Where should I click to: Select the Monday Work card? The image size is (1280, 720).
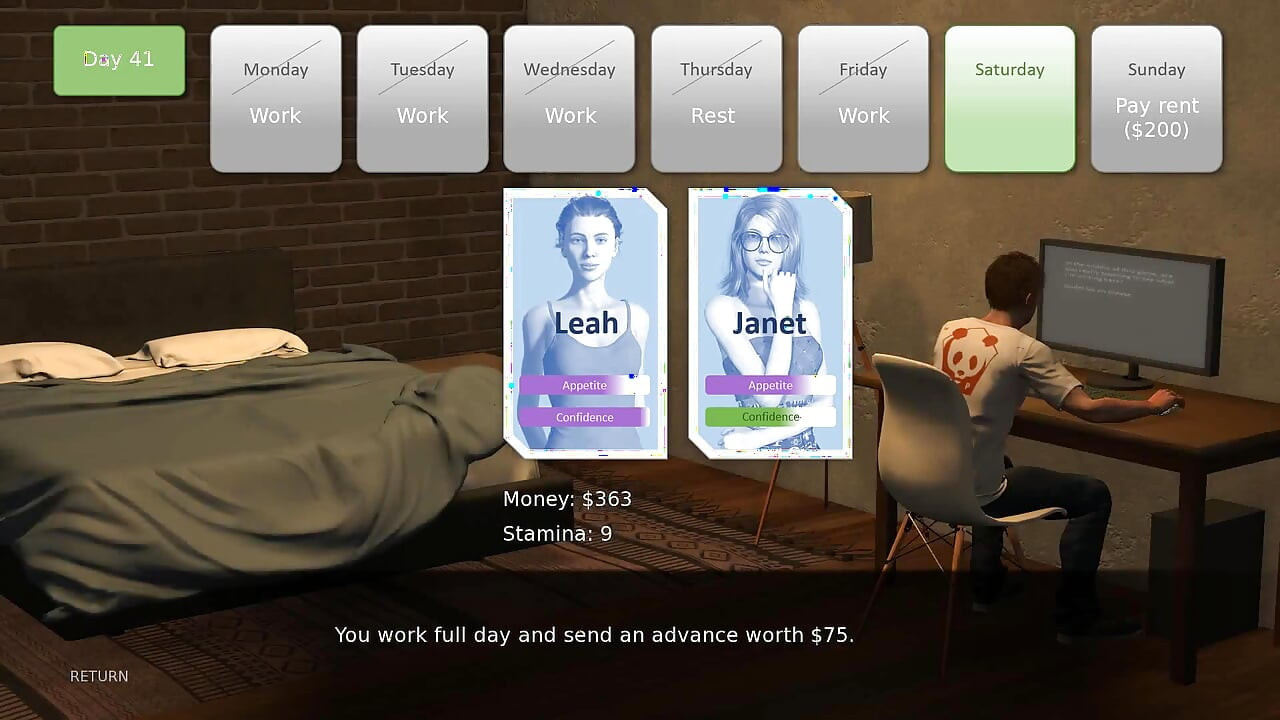(275, 97)
